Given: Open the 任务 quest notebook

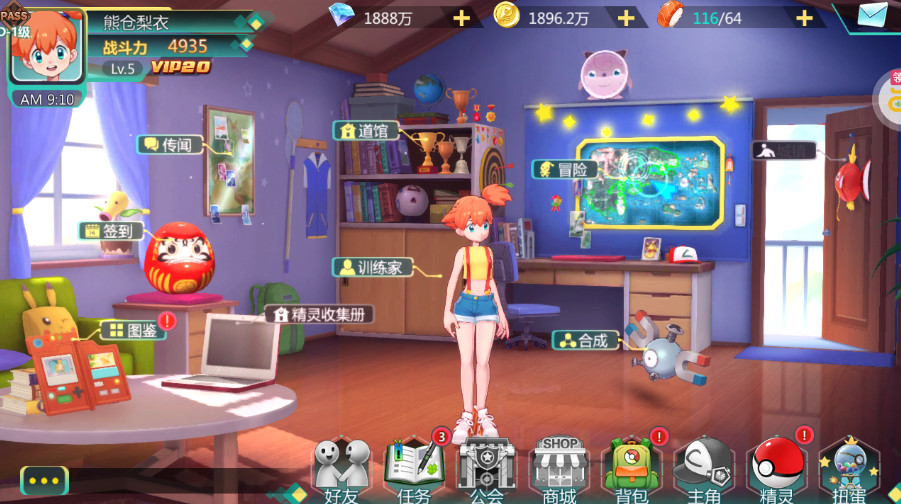Looking at the screenshot, I should 413,467.
